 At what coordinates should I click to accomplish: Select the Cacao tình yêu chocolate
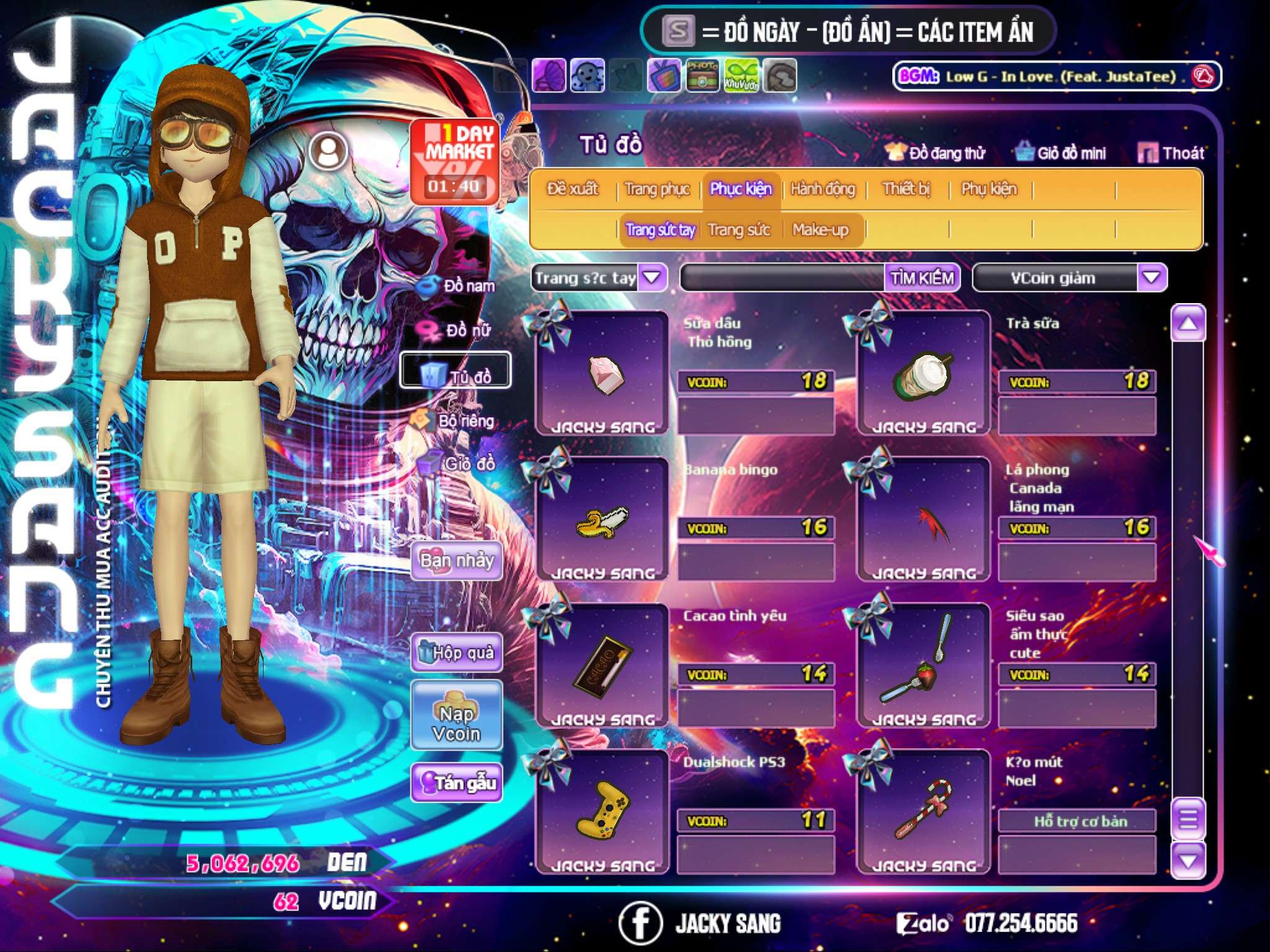(602, 666)
